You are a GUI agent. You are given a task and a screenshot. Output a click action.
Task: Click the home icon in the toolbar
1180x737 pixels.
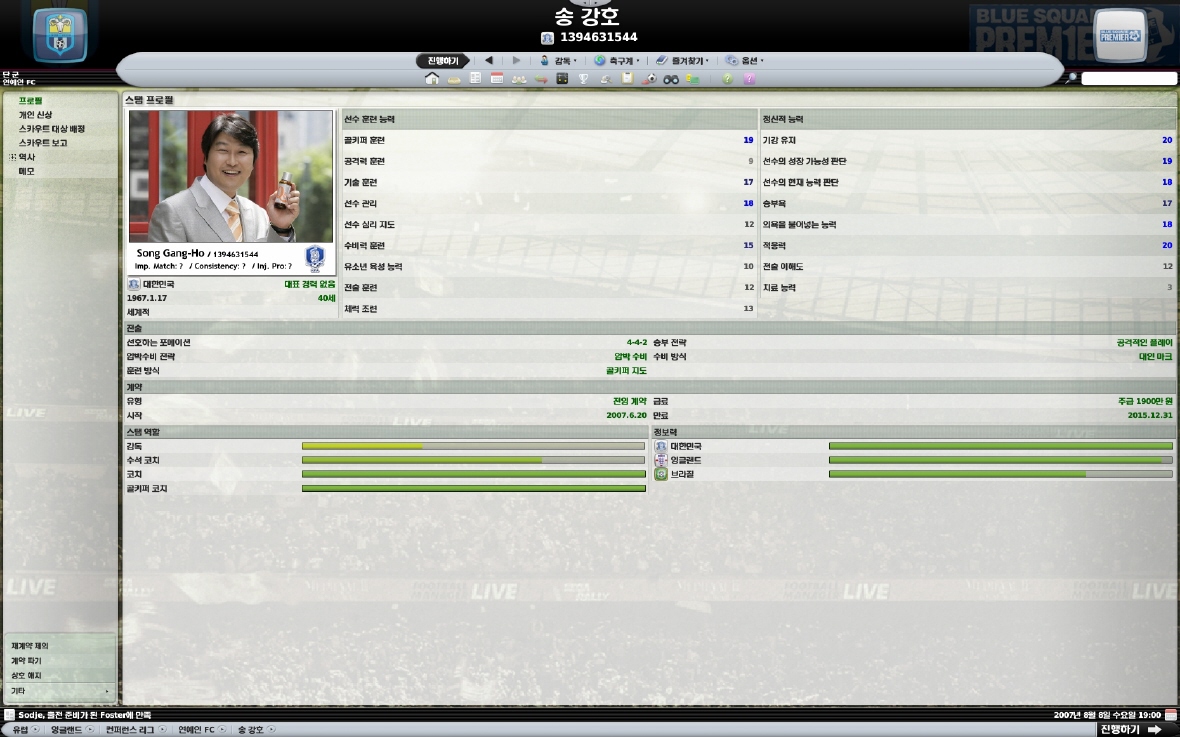pyautogui.click(x=432, y=79)
